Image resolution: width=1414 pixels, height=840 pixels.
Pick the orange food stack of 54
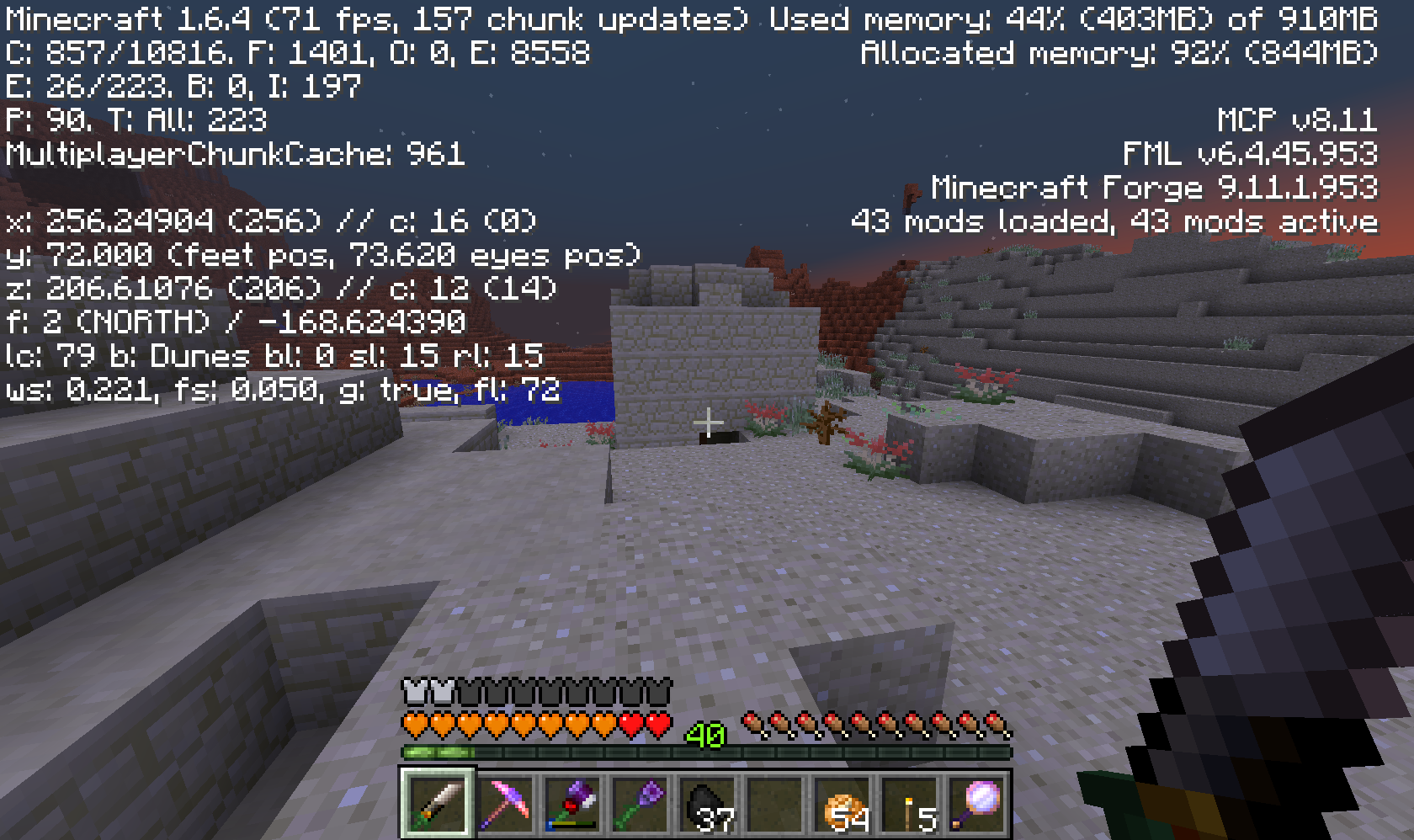point(842,804)
